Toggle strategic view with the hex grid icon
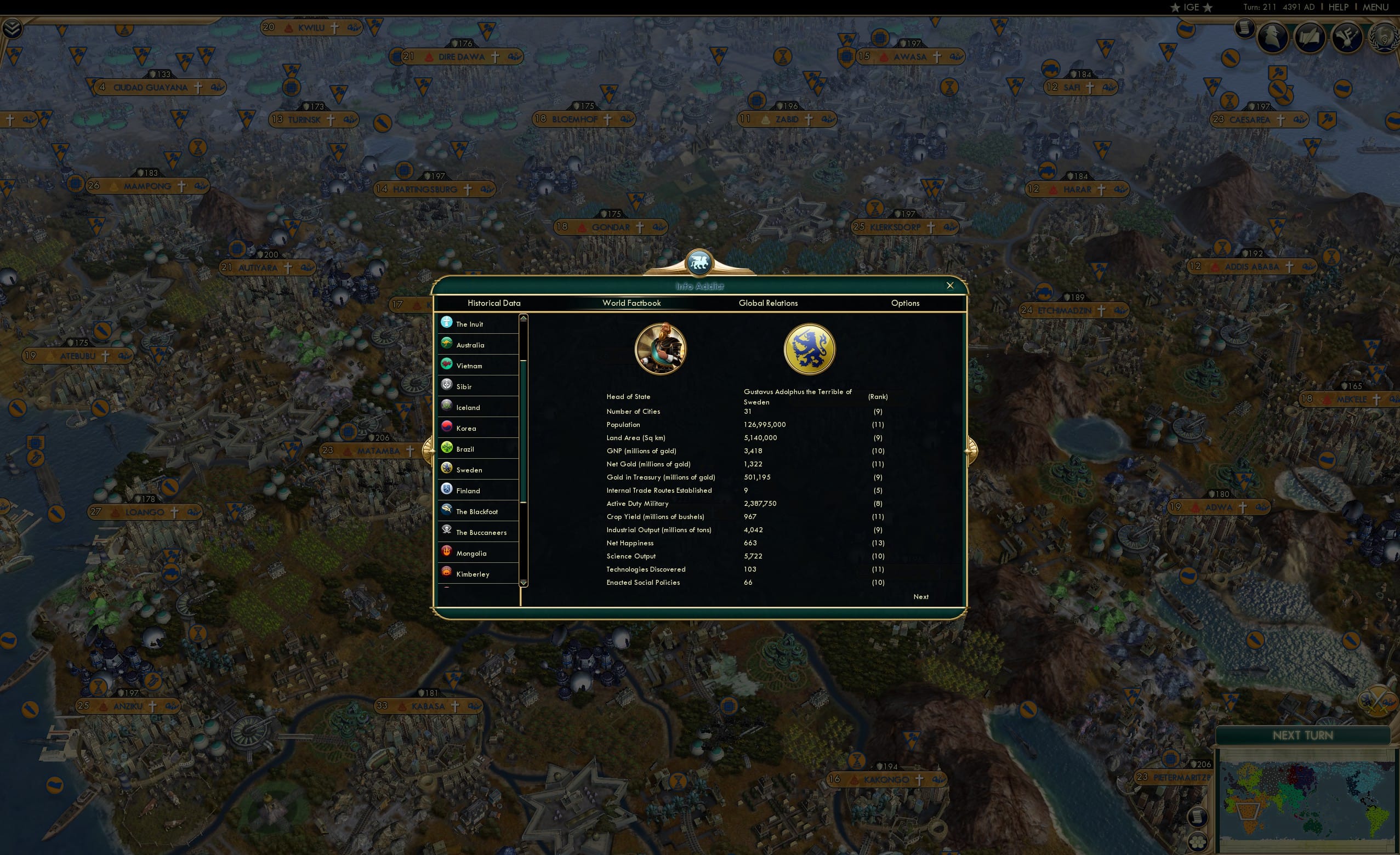Image resolution: width=1400 pixels, height=855 pixels. [1197, 842]
